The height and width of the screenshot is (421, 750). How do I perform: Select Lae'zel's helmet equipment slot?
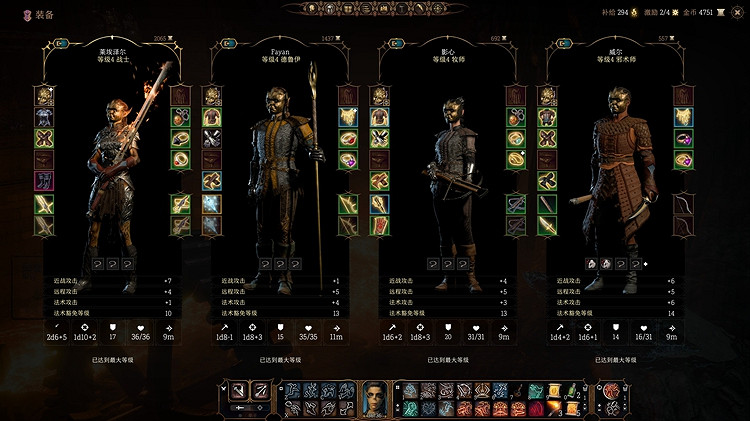tap(44, 95)
